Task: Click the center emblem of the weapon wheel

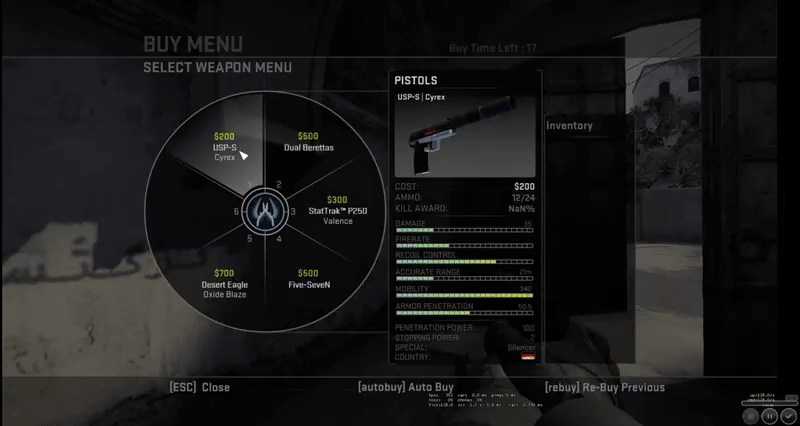Action: point(265,212)
